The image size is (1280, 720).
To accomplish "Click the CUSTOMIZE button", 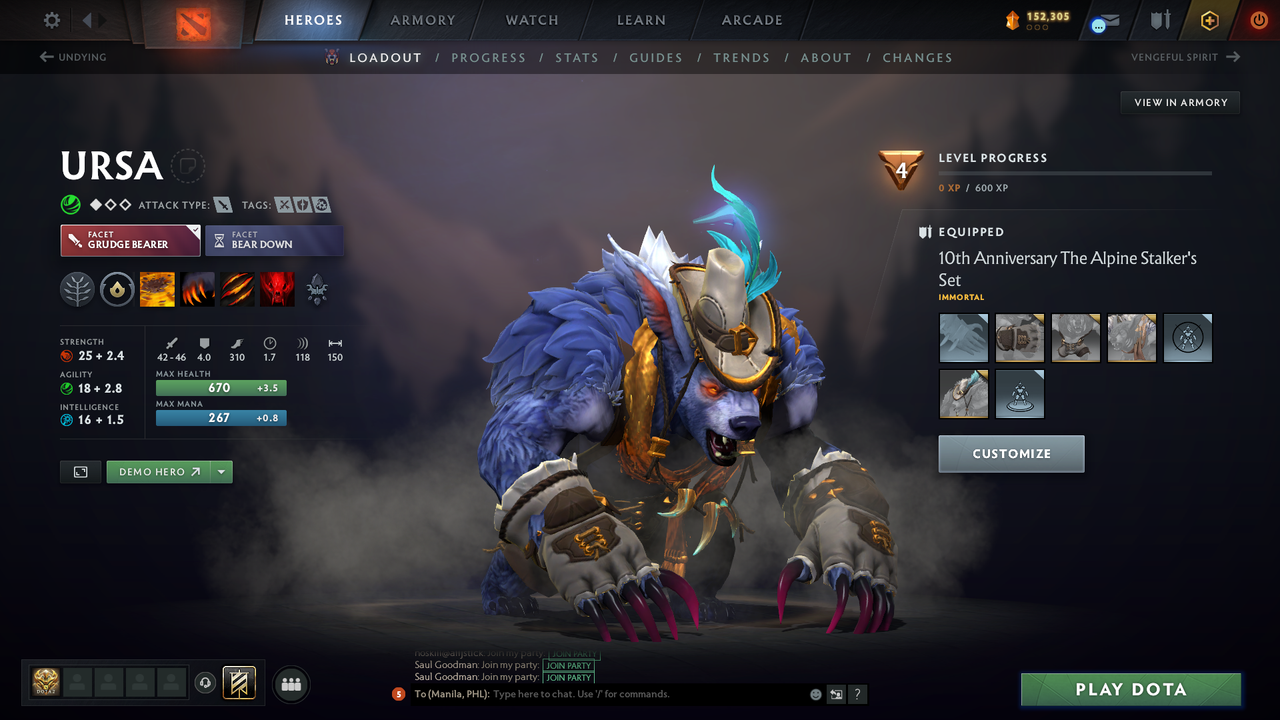I will click(1011, 453).
